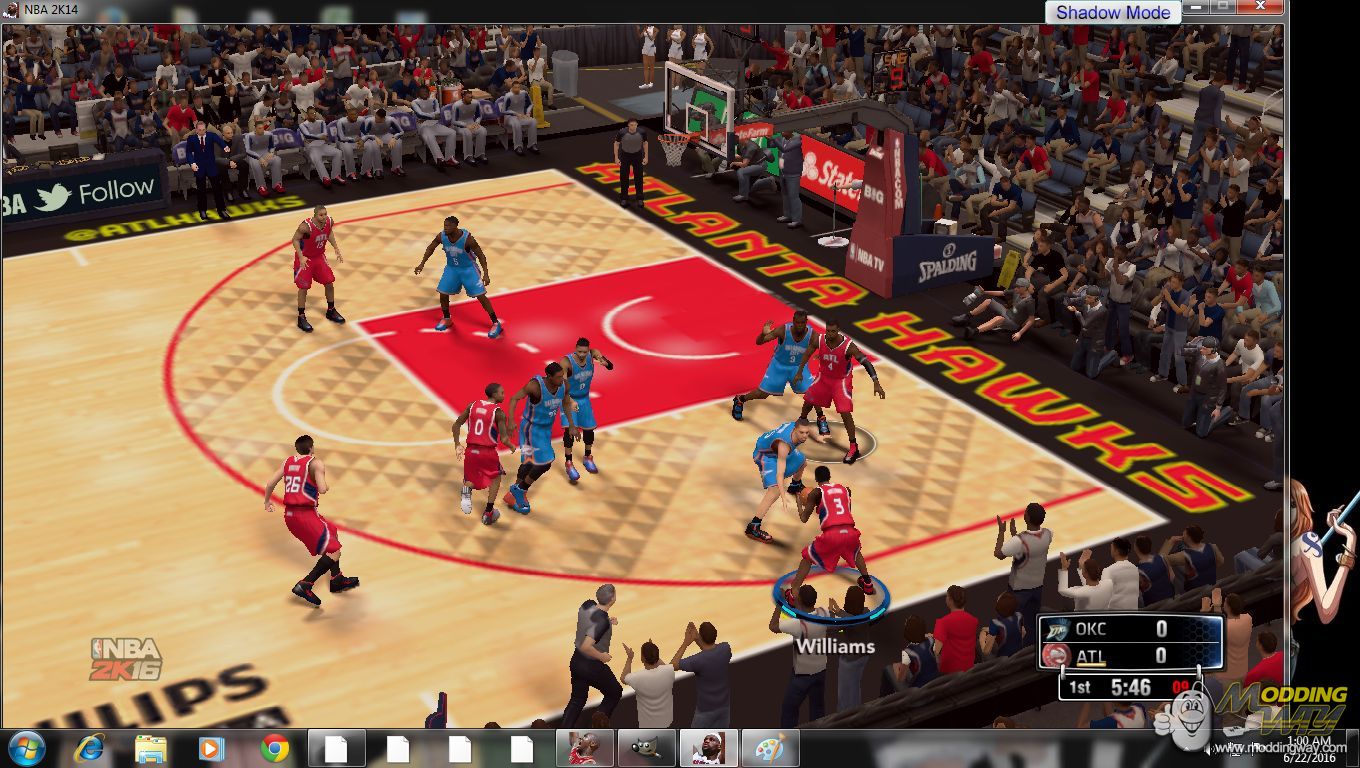Toggle the Shadow Mode button
The height and width of the screenshot is (768, 1360).
coord(1113,12)
